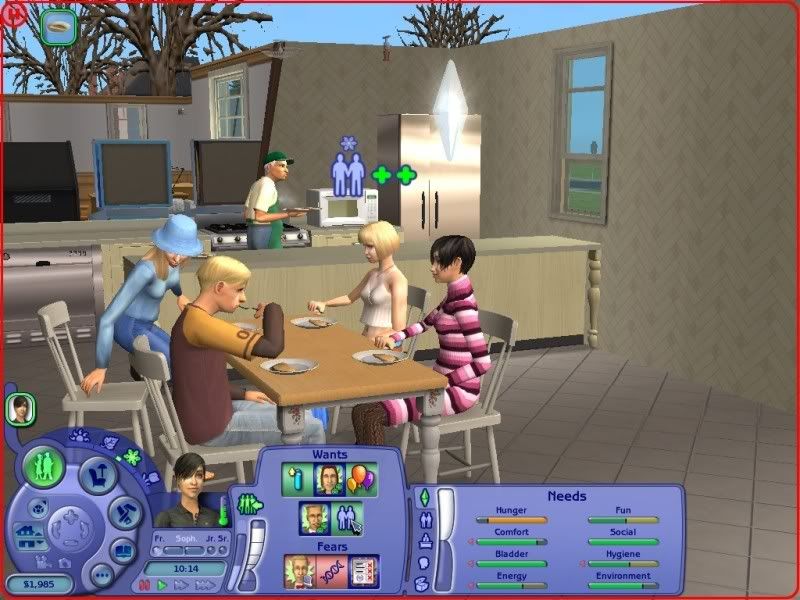
Task: Switch to Live mode button
Action: pos(46,467)
